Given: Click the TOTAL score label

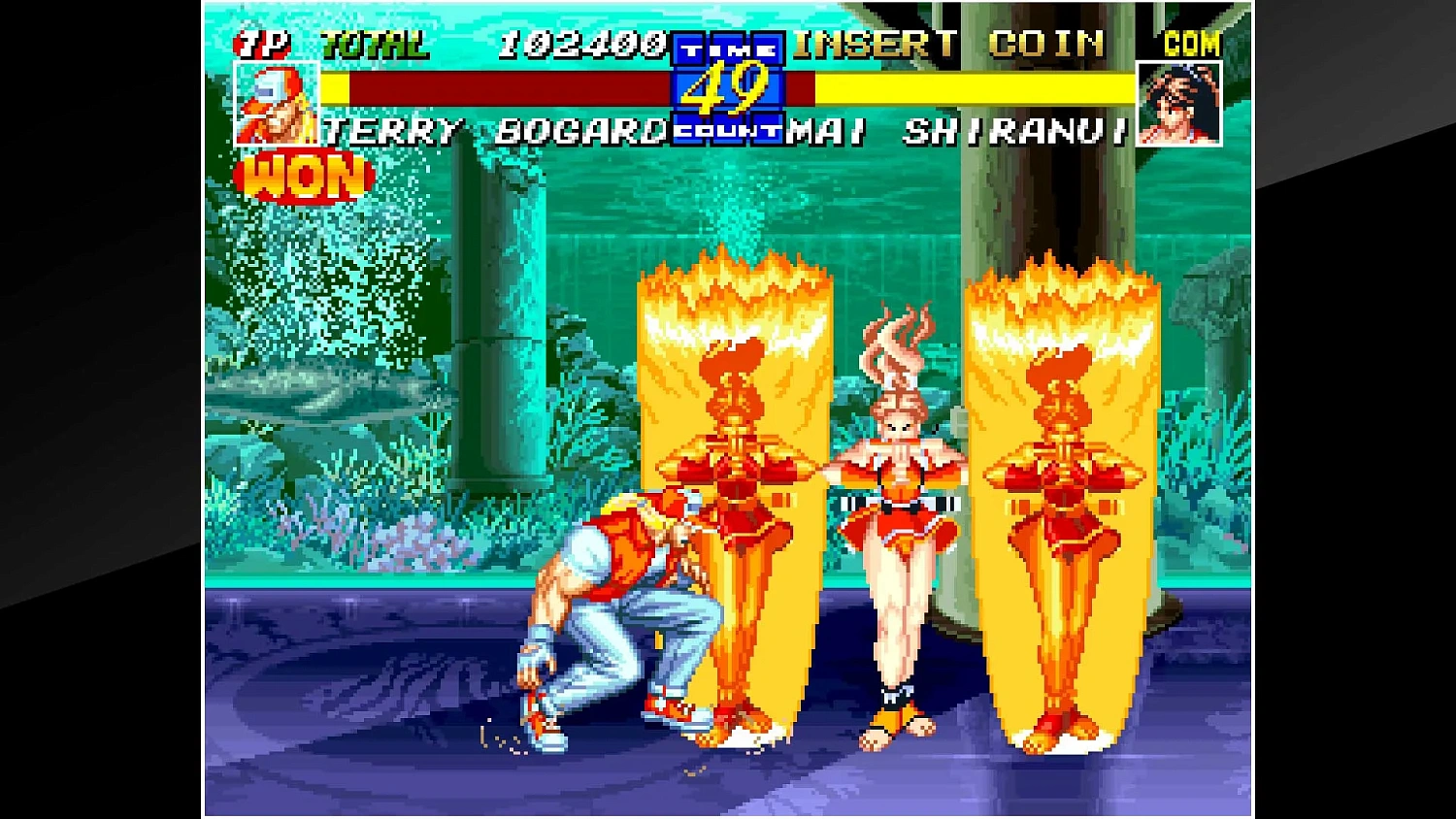Looking at the screenshot, I should (x=374, y=42).
